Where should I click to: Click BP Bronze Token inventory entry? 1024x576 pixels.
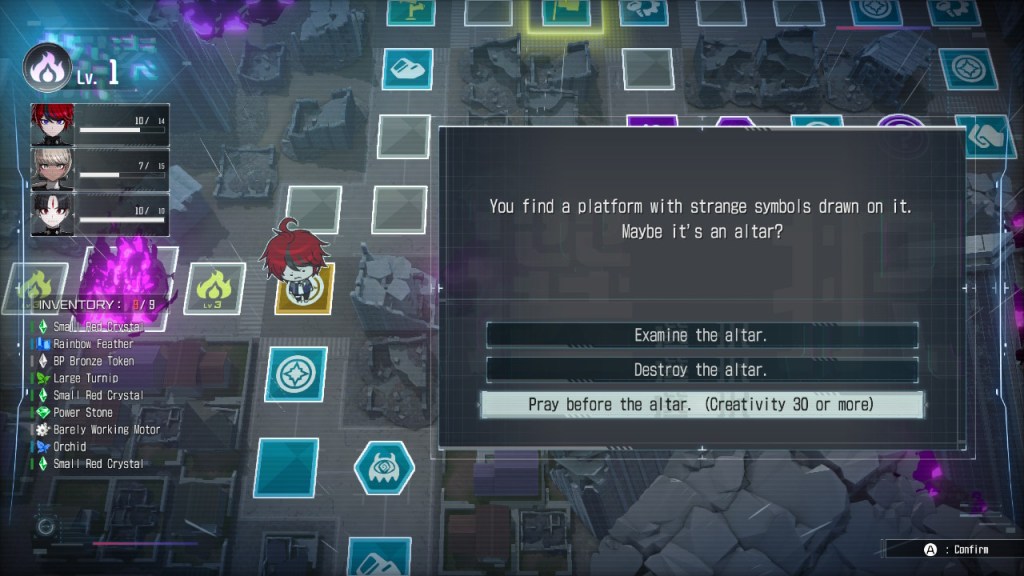pyautogui.click(x=93, y=361)
